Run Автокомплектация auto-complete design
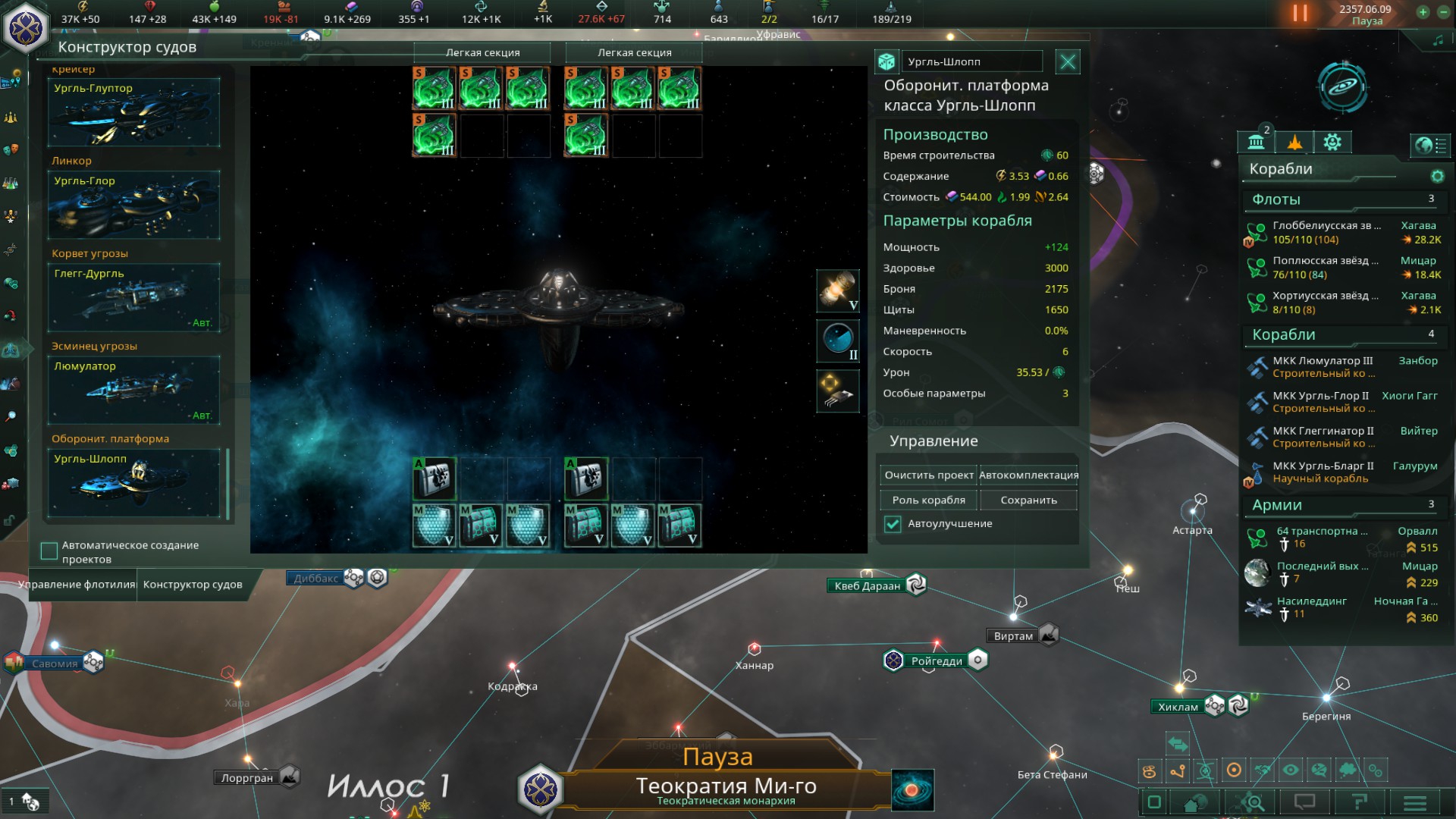Viewport: 1456px width, 819px height. [x=1028, y=475]
